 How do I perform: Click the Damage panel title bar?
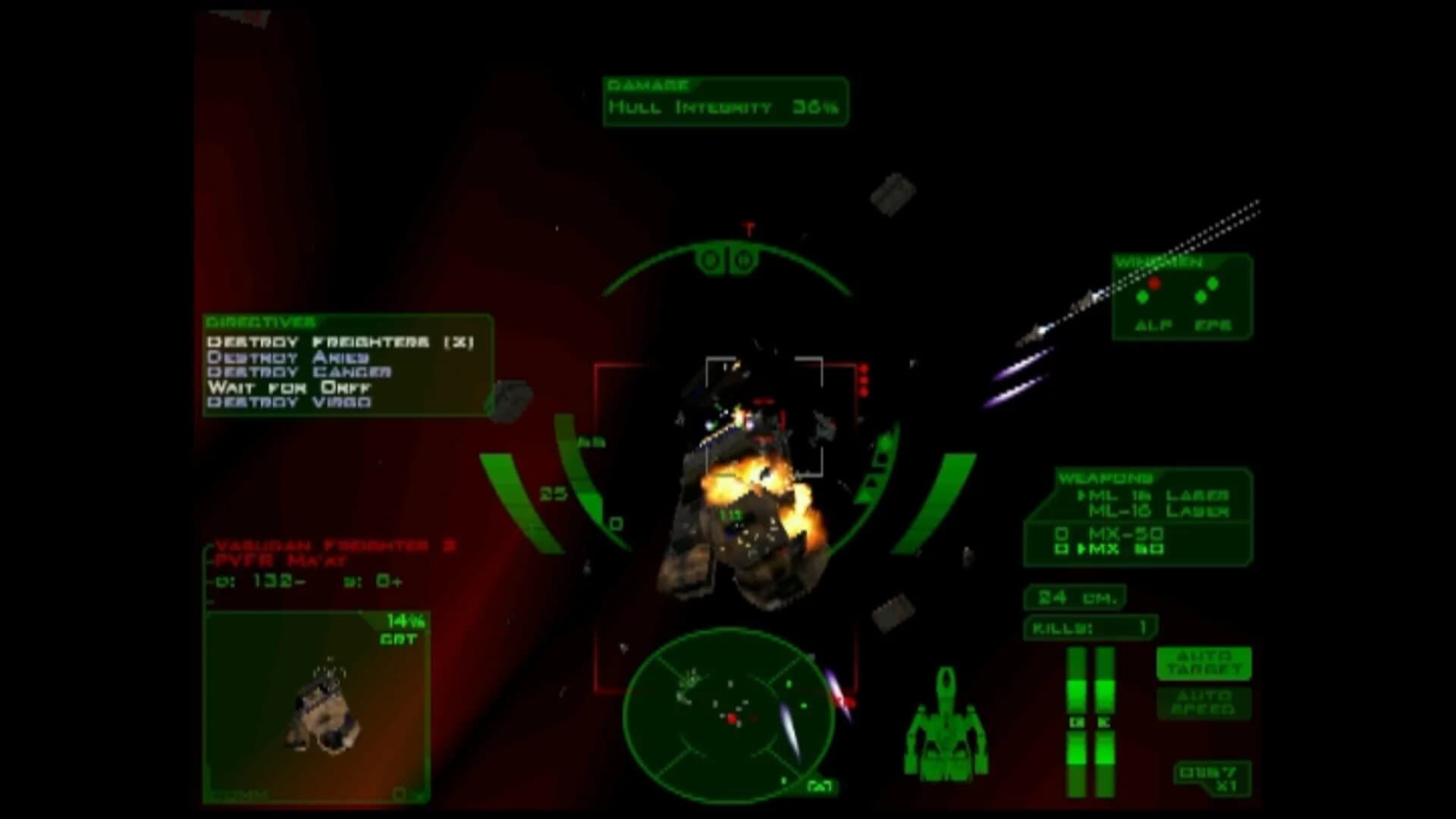(x=648, y=83)
